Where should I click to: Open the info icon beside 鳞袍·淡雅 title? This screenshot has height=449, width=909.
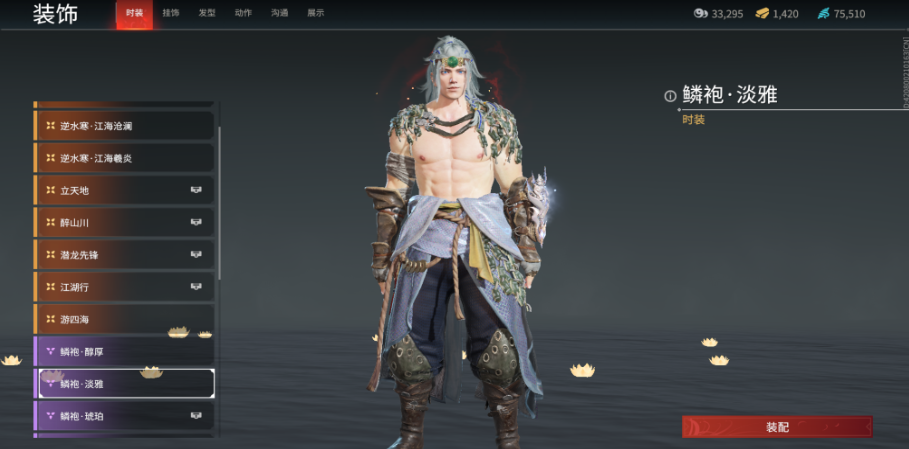pyautogui.click(x=670, y=96)
